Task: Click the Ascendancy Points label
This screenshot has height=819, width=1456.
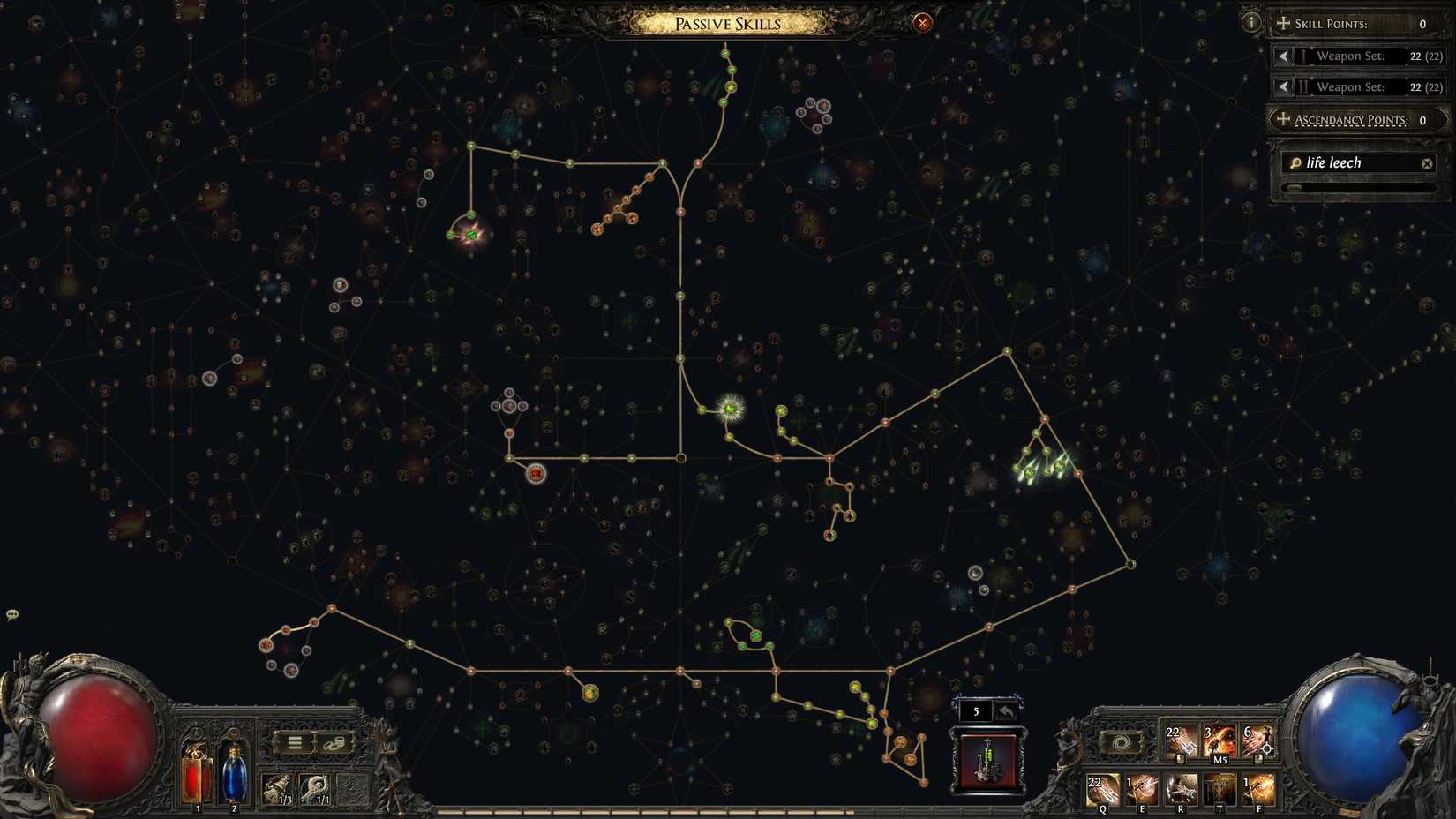Action: pyautogui.click(x=1350, y=119)
